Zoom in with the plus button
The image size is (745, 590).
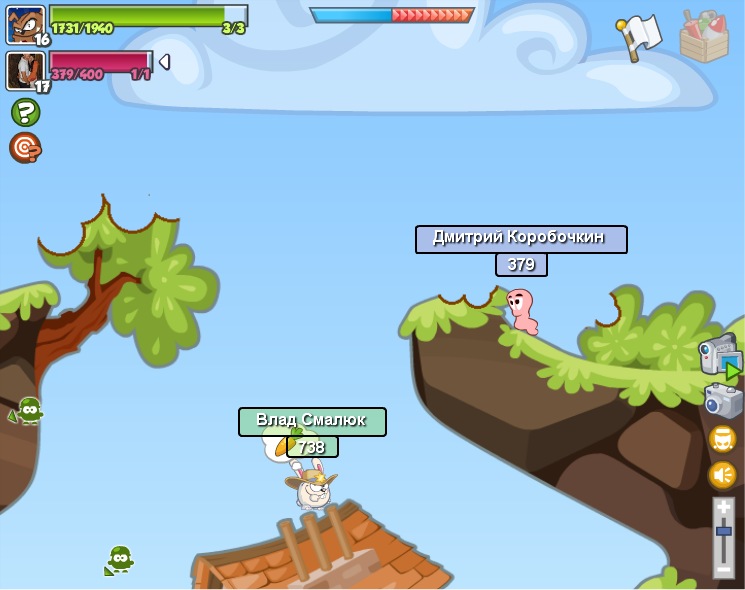tap(723, 508)
